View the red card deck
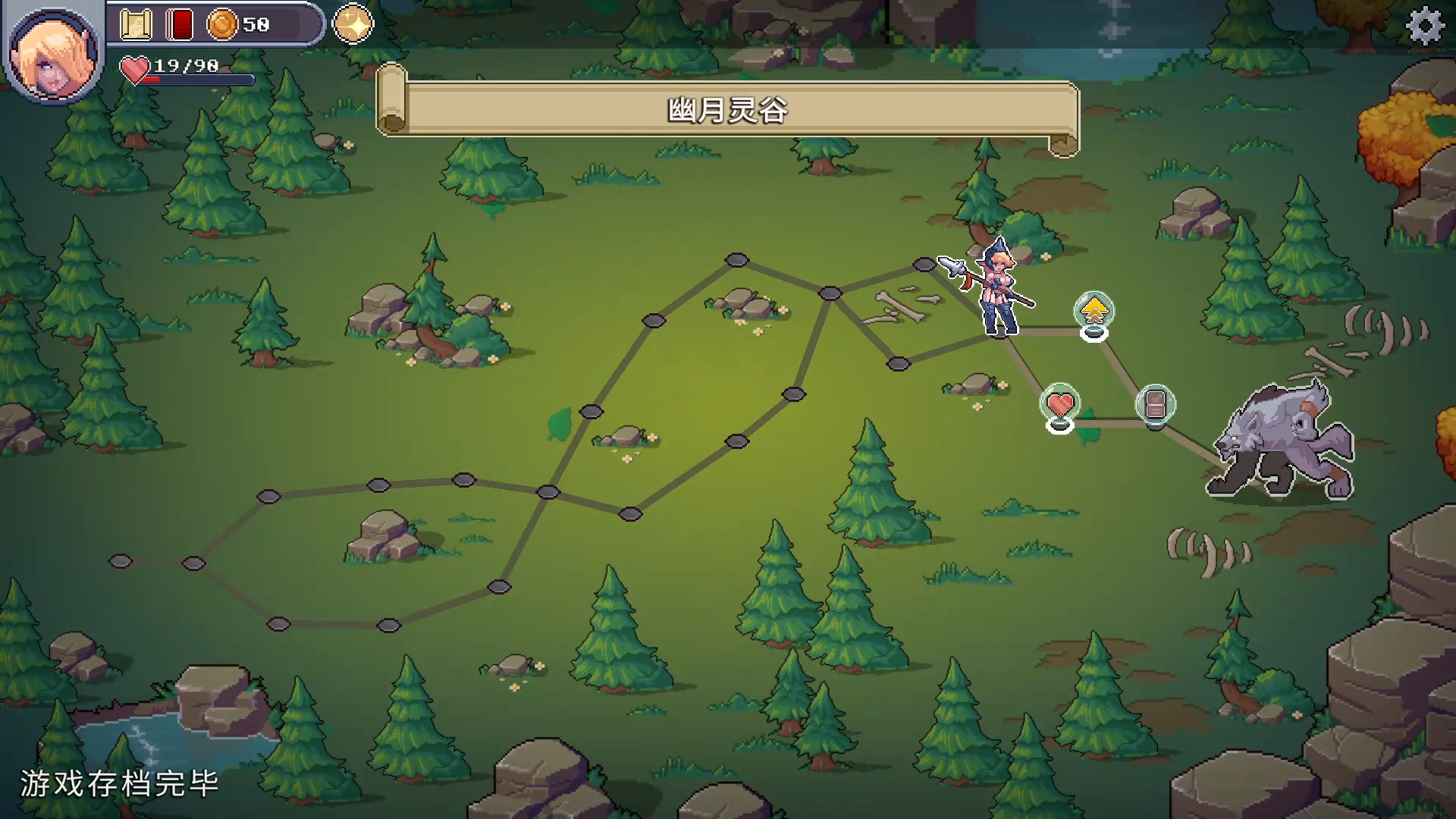The width and height of the screenshot is (1456, 819). point(180,25)
